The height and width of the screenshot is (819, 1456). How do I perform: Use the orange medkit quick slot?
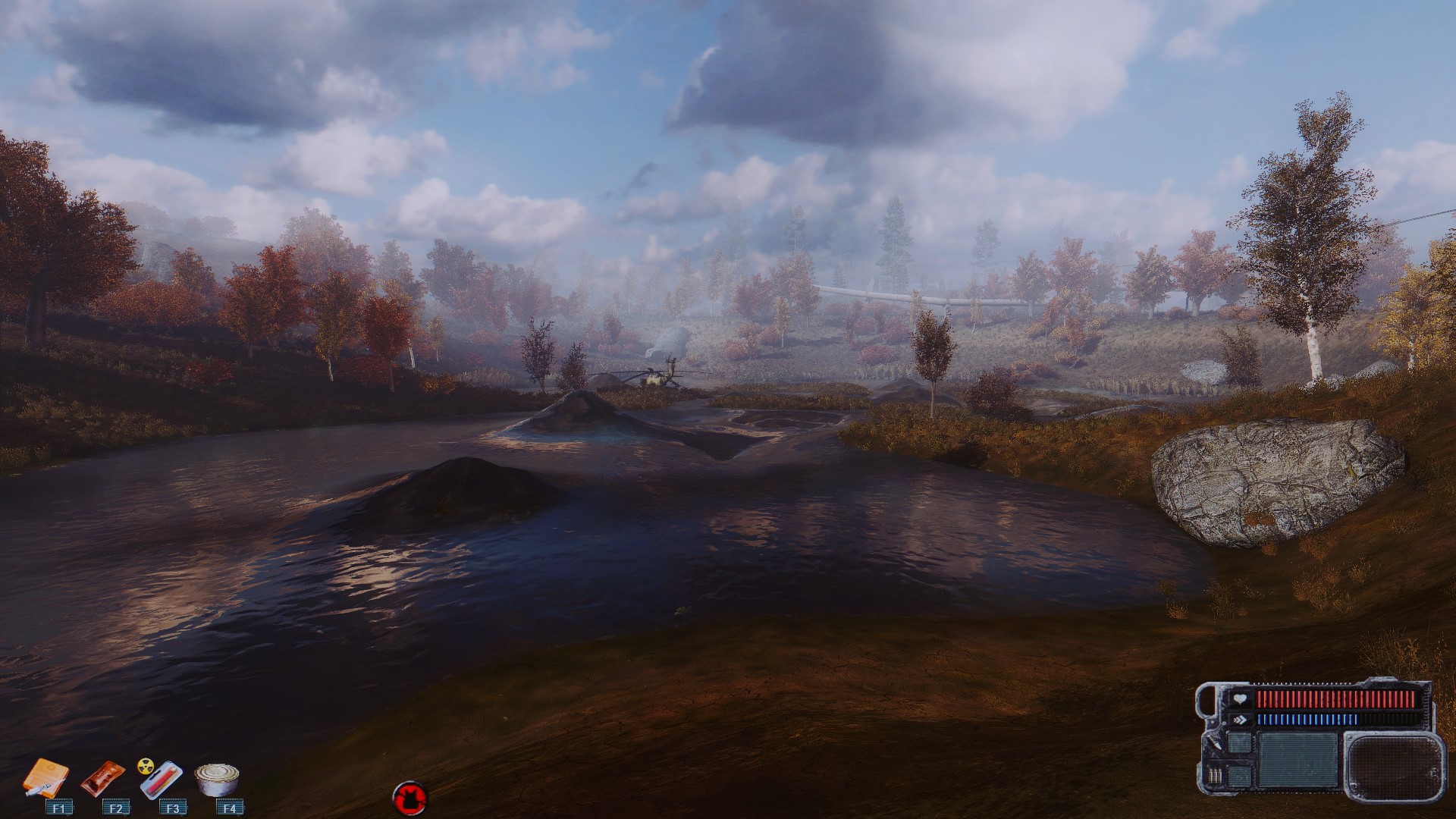(47, 779)
